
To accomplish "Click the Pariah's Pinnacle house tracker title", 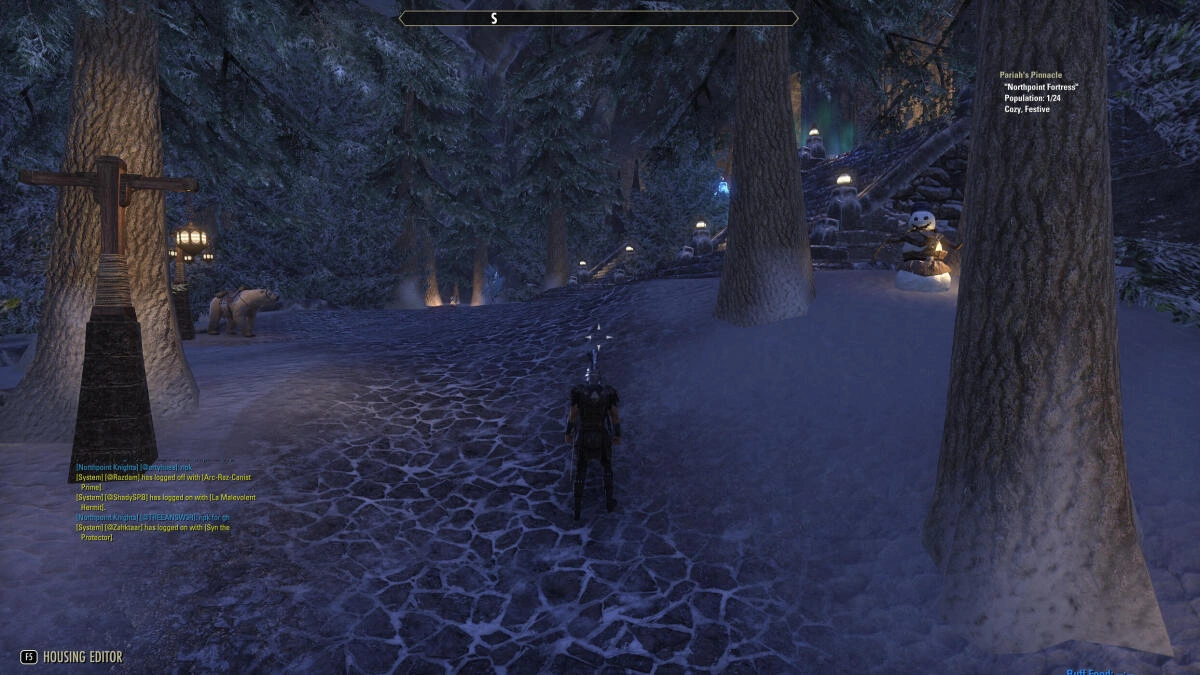I will (1030, 75).
